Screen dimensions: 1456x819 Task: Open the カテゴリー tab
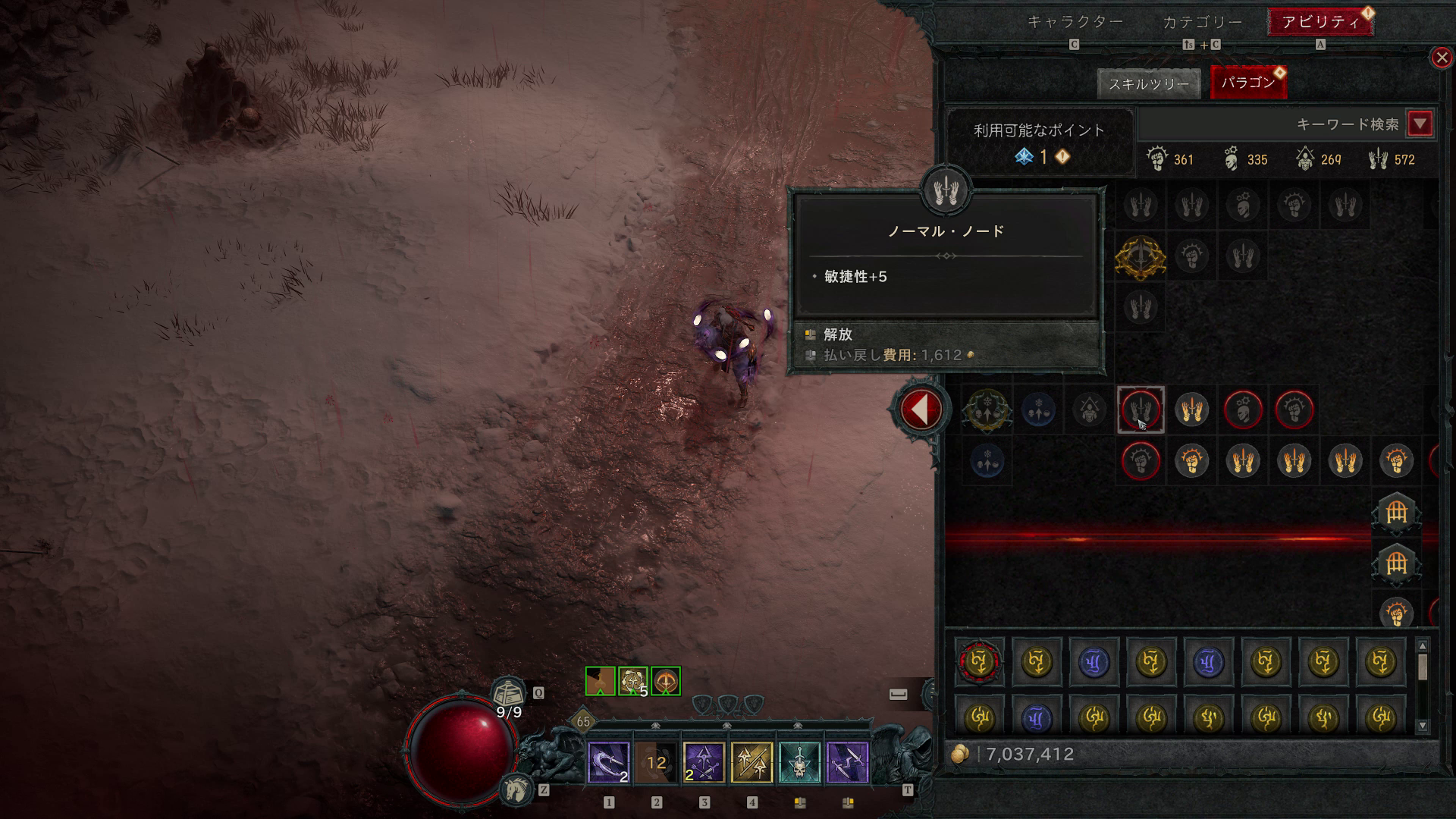pos(1202,22)
